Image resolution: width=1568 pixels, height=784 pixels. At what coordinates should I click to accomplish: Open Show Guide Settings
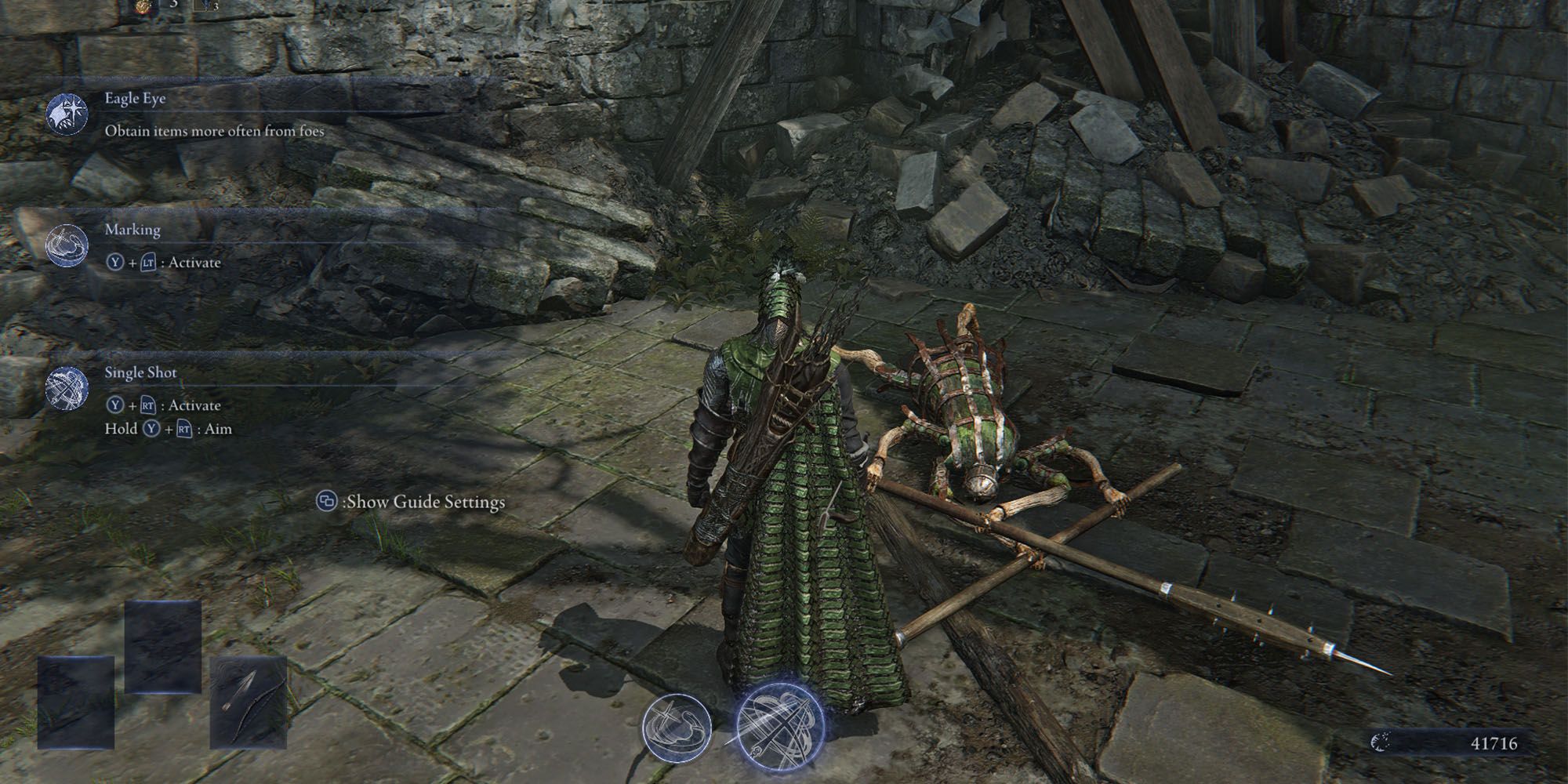click(411, 502)
